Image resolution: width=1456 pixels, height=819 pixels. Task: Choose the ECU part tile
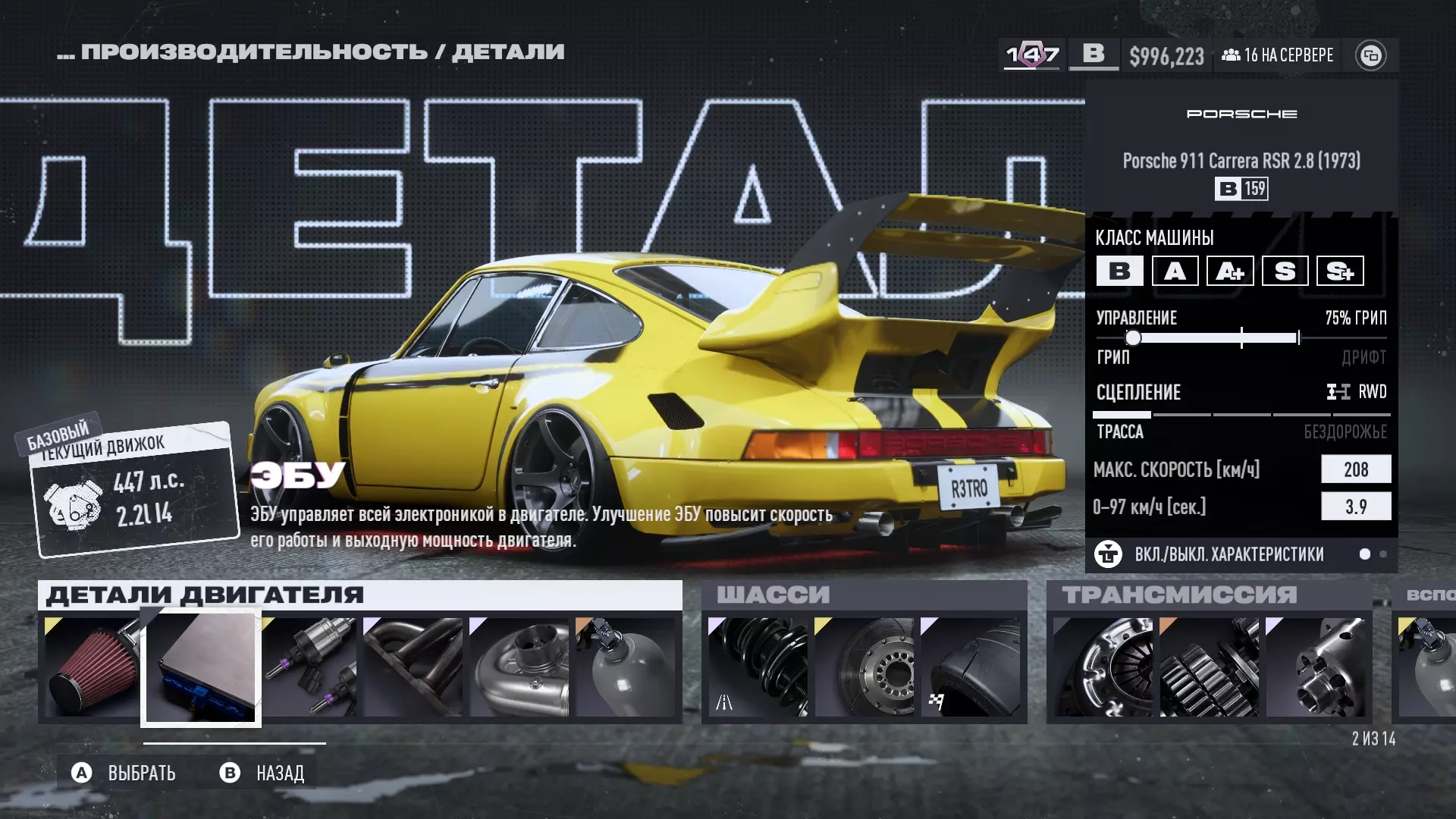pyautogui.click(x=201, y=667)
